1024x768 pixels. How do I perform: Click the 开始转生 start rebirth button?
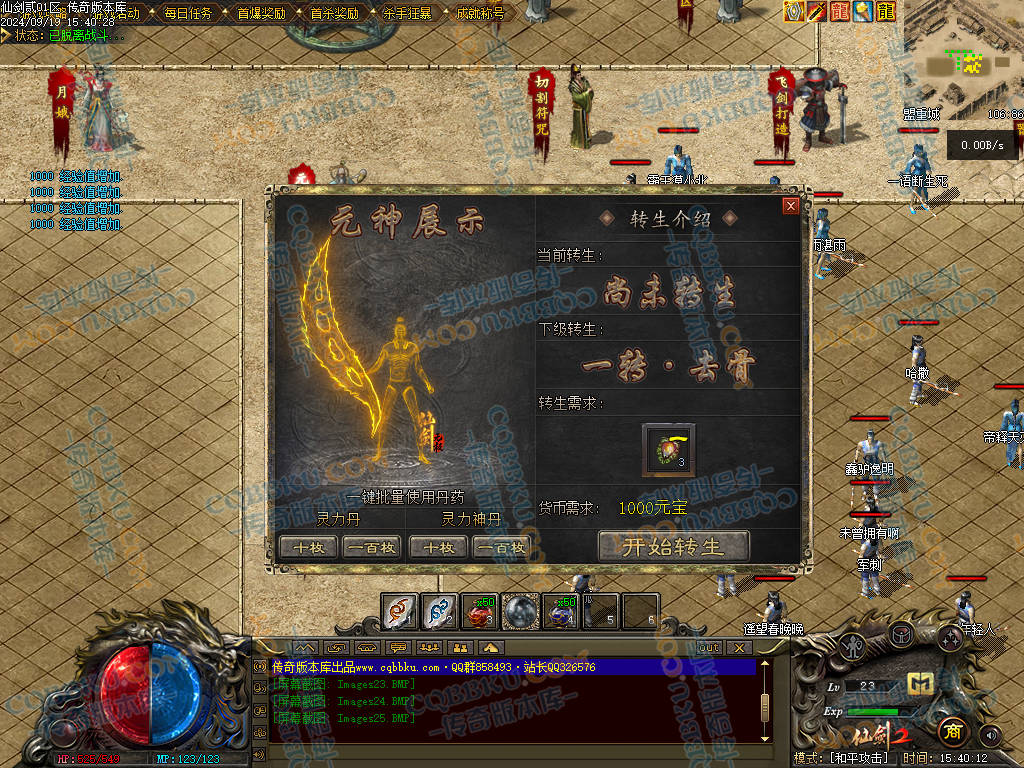673,546
